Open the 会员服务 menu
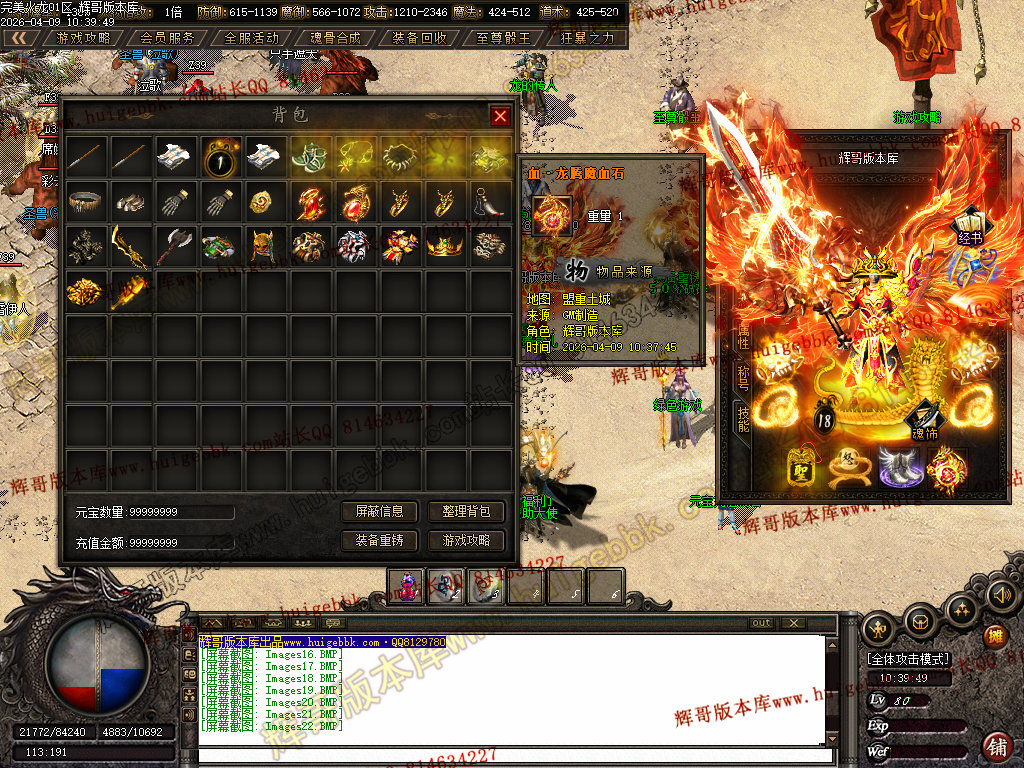 [x=168, y=38]
